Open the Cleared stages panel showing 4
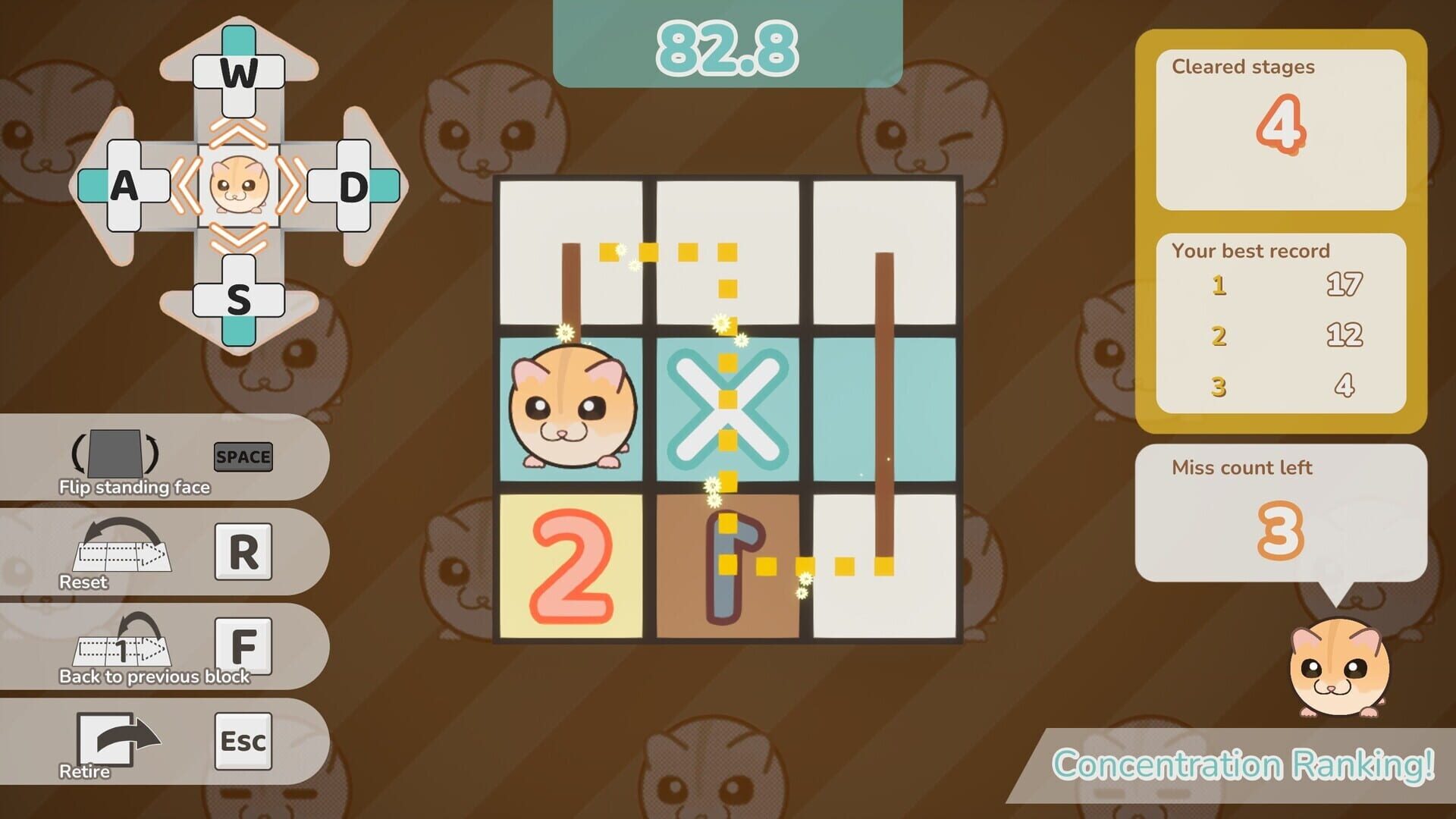 [1280, 129]
